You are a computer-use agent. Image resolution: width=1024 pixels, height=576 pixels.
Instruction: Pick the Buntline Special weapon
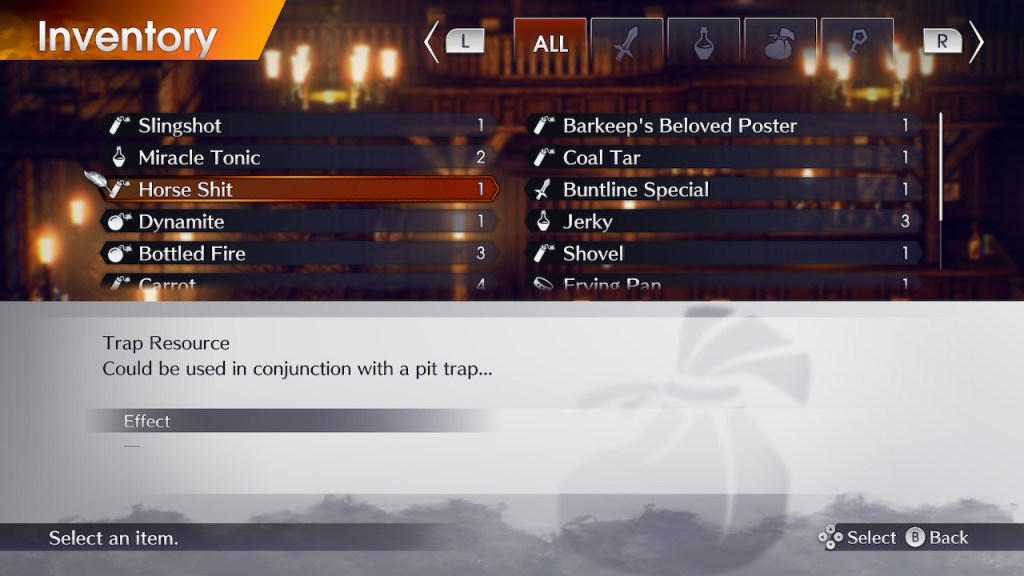(725, 190)
